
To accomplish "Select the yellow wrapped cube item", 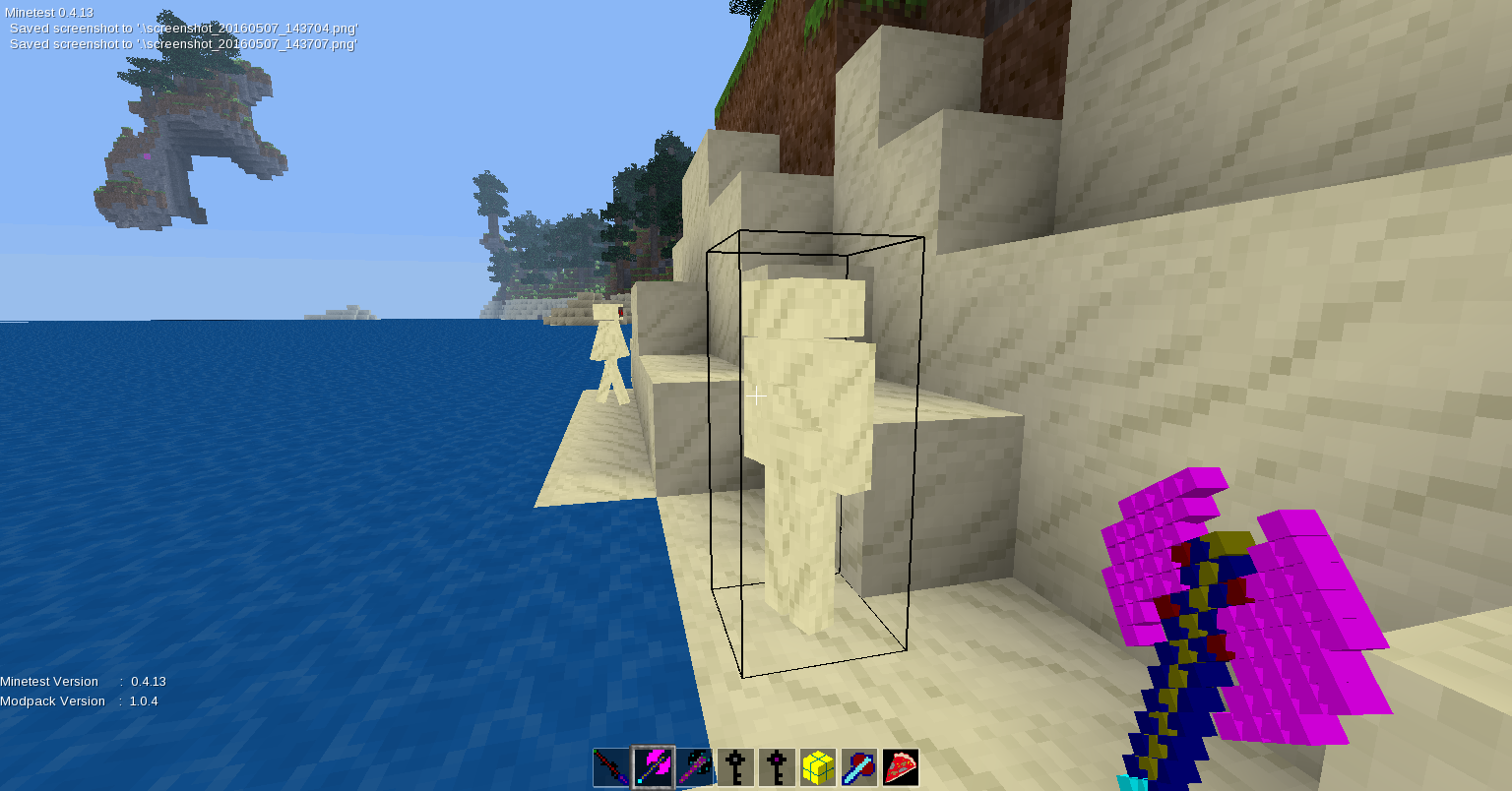I will (x=816, y=767).
